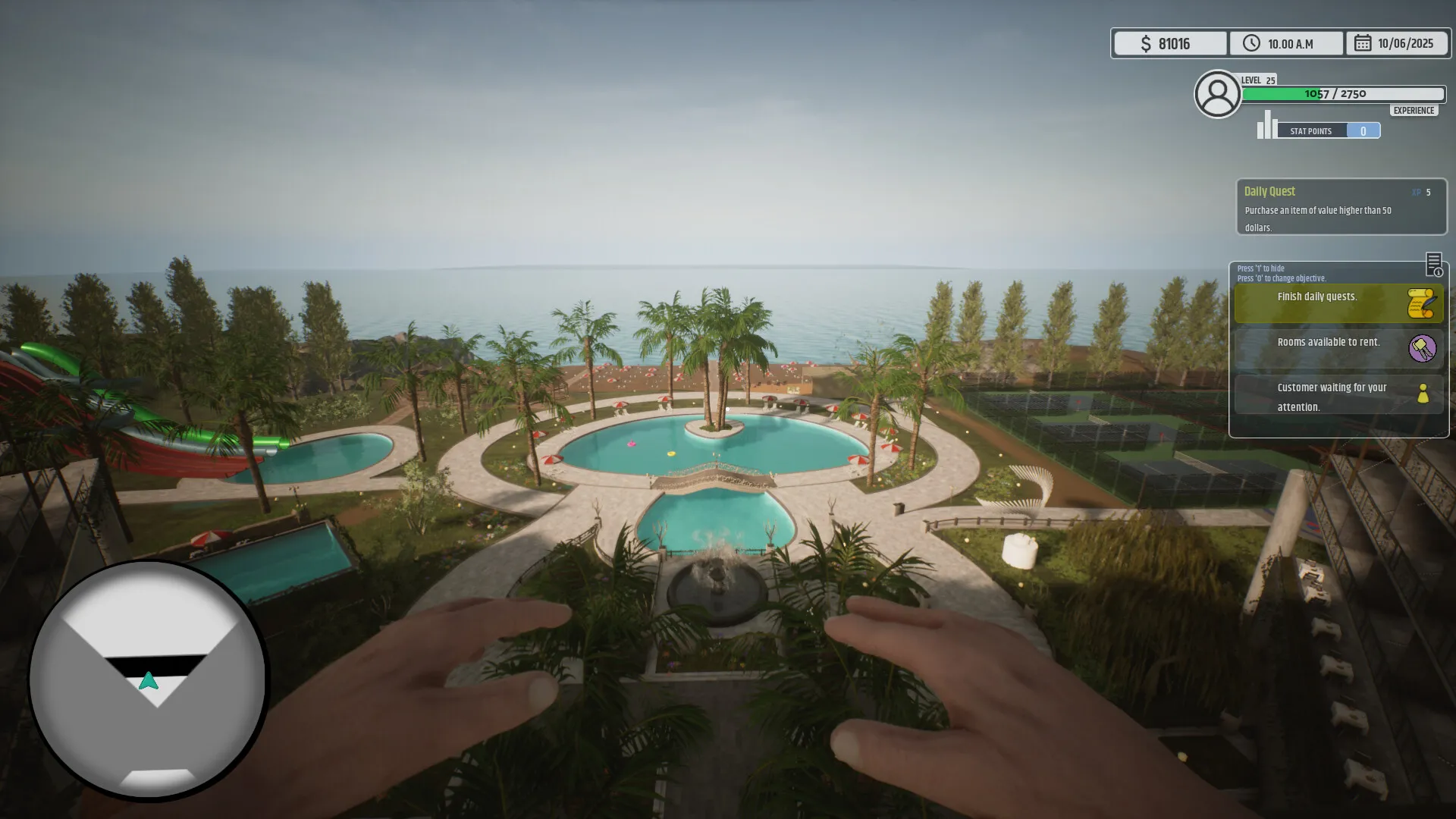The image size is (1456, 819).
Task: Click the clock icon showing 10.00 A.M
Action: pos(1251,43)
